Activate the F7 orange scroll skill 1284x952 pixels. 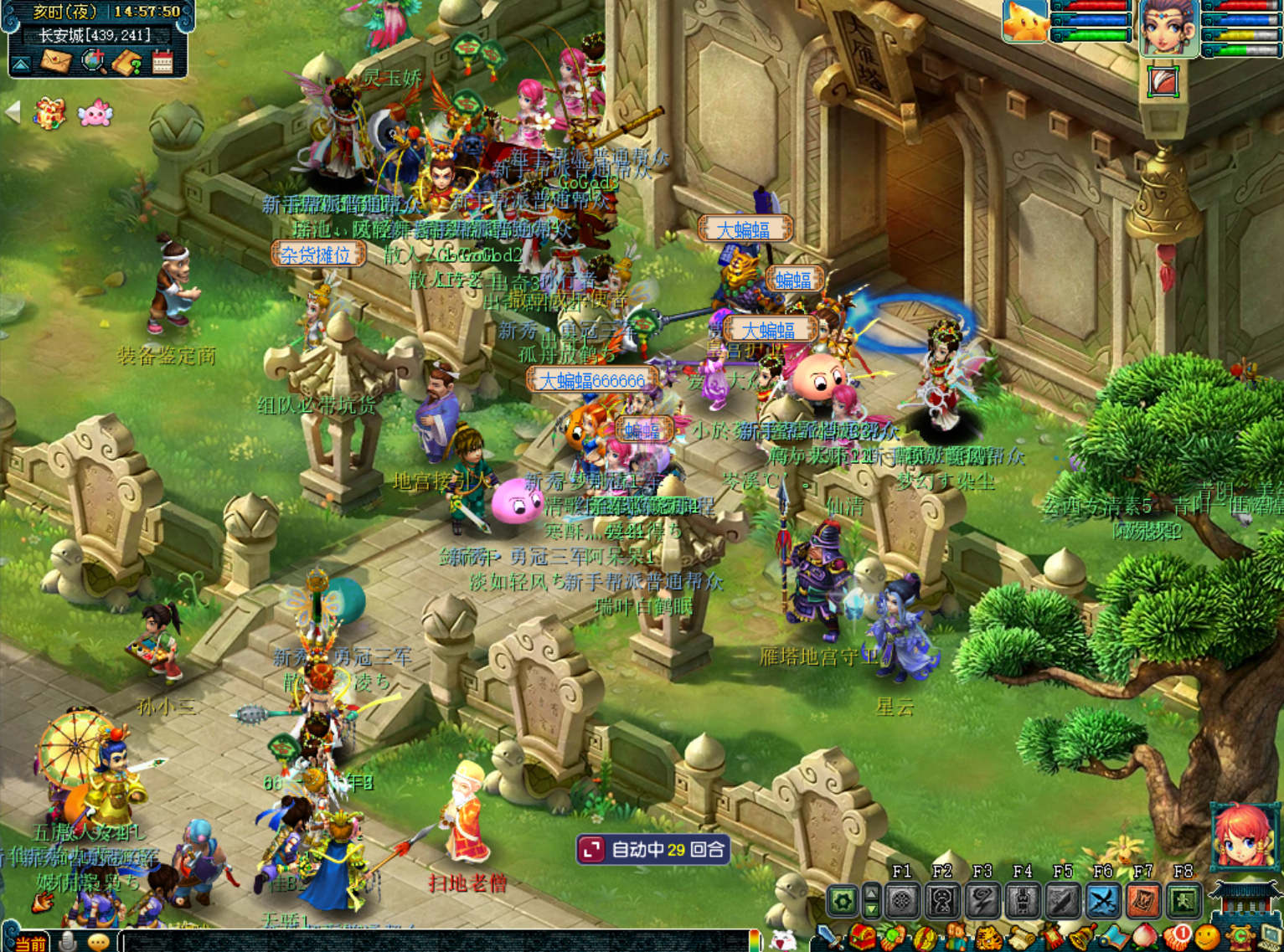pyautogui.click(x=1143, y=902)
